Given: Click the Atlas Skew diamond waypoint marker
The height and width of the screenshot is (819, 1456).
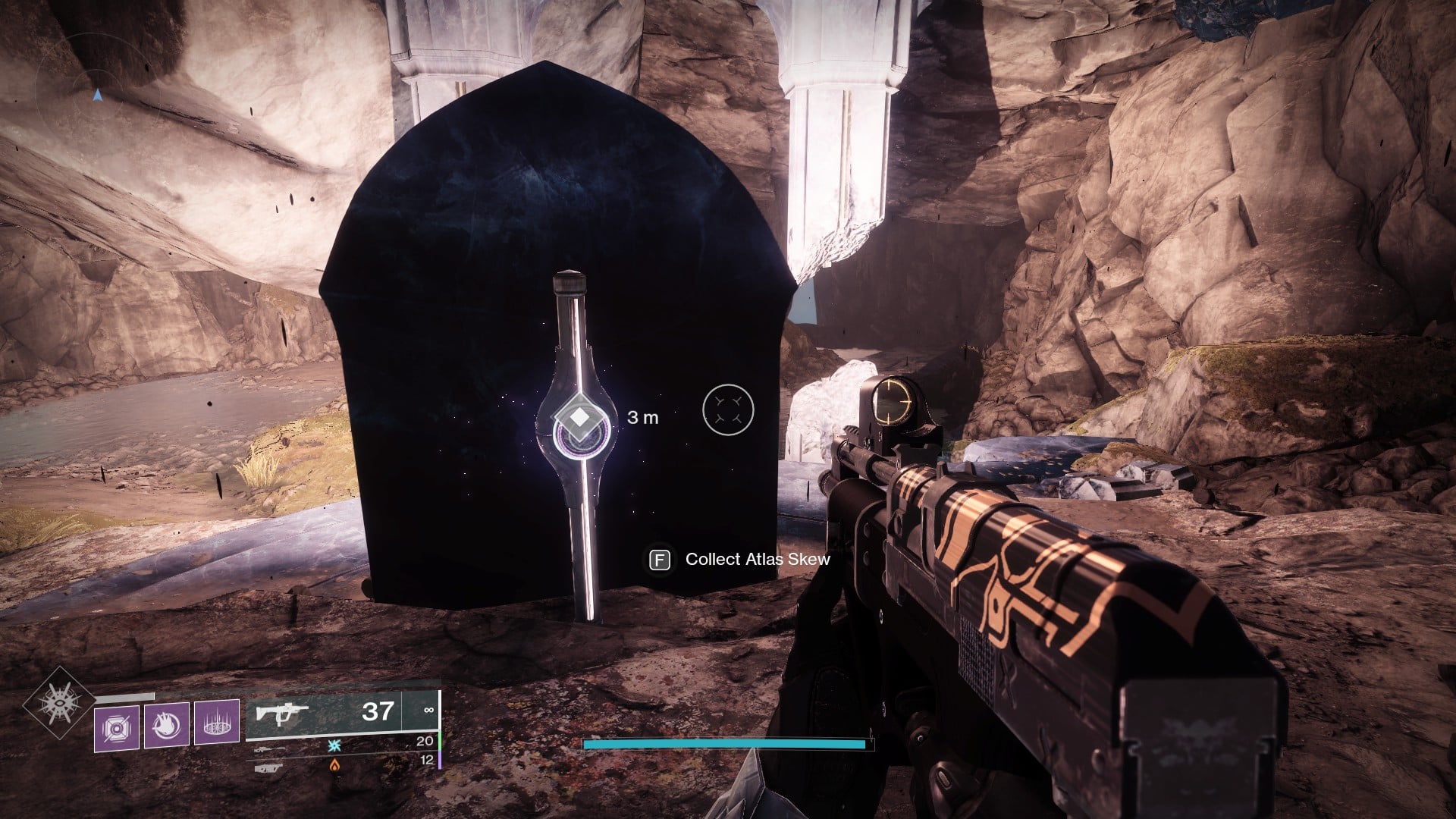Looking at the screenshot, I should click(579, 417).
